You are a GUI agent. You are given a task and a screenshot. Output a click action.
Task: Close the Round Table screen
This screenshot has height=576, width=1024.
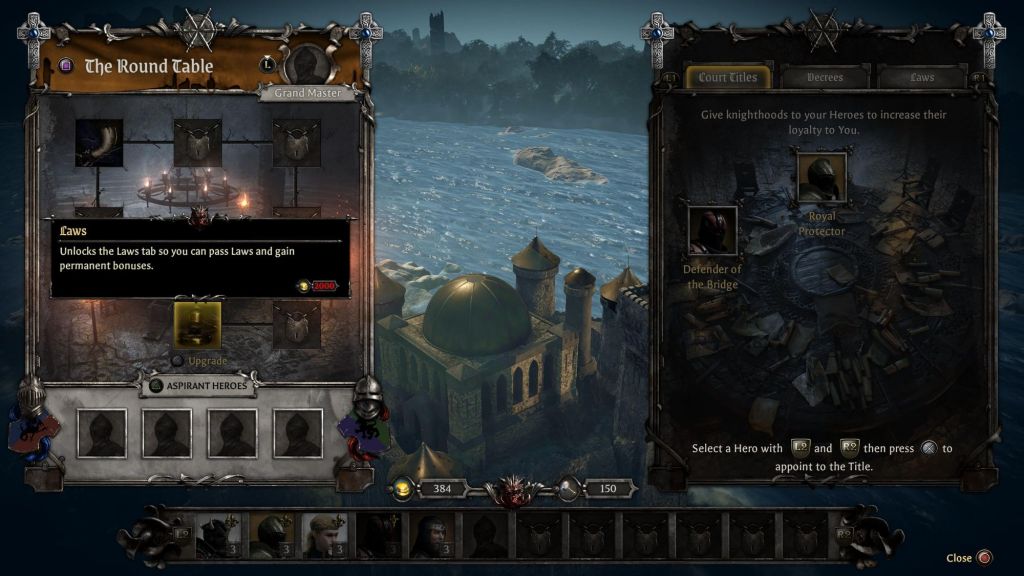(984, 558)
